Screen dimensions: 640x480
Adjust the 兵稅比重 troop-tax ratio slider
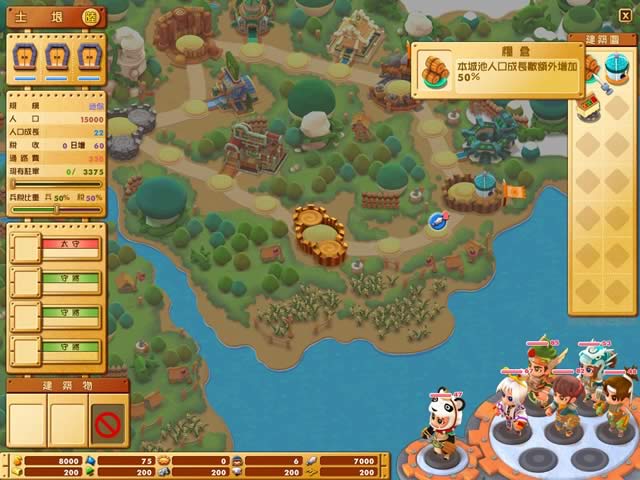point(58,209)
